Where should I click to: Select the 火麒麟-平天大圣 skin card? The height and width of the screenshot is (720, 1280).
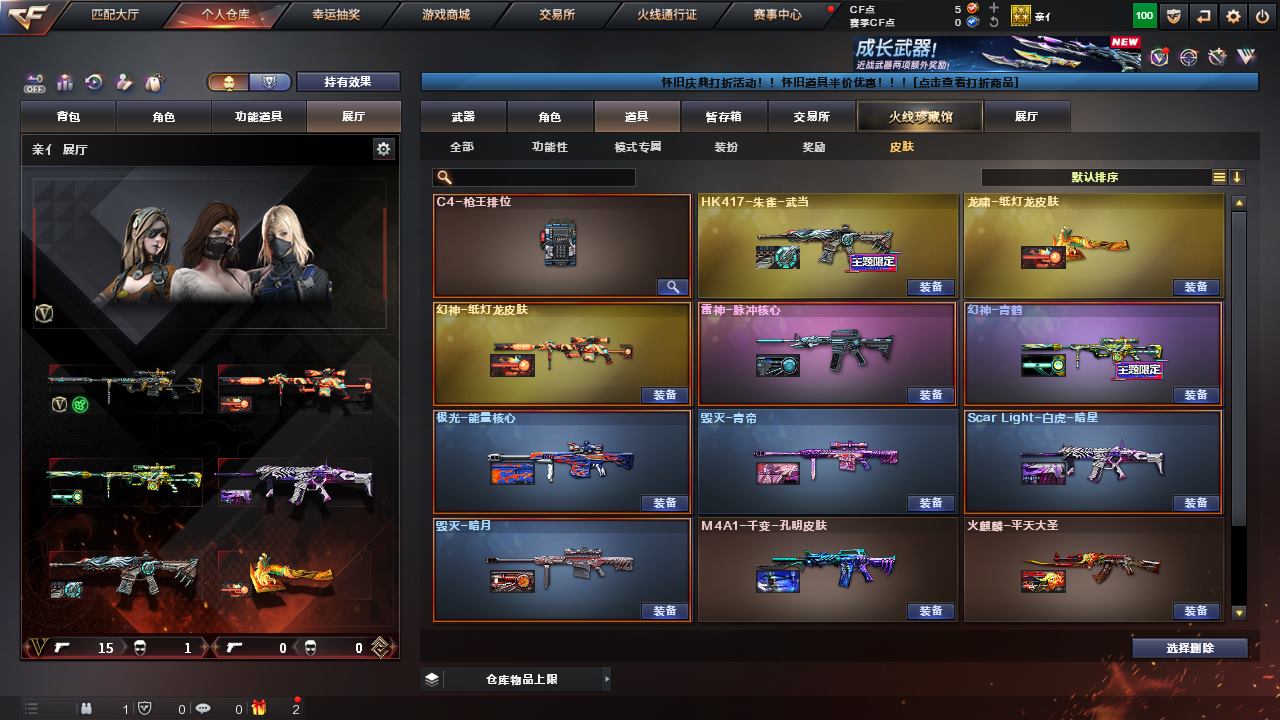tap(1093, 570)
